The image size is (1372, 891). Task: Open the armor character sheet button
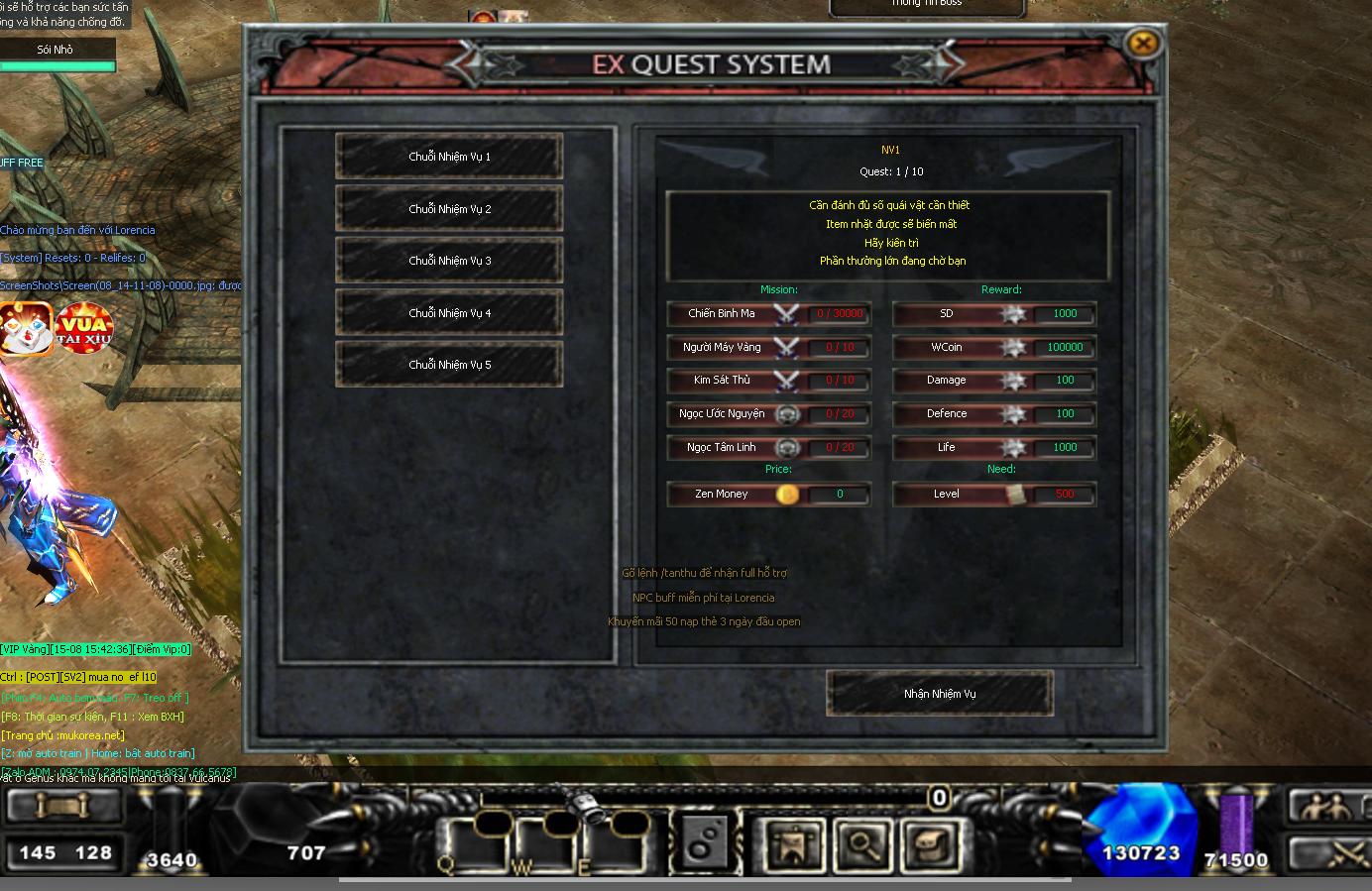[793, 845]
